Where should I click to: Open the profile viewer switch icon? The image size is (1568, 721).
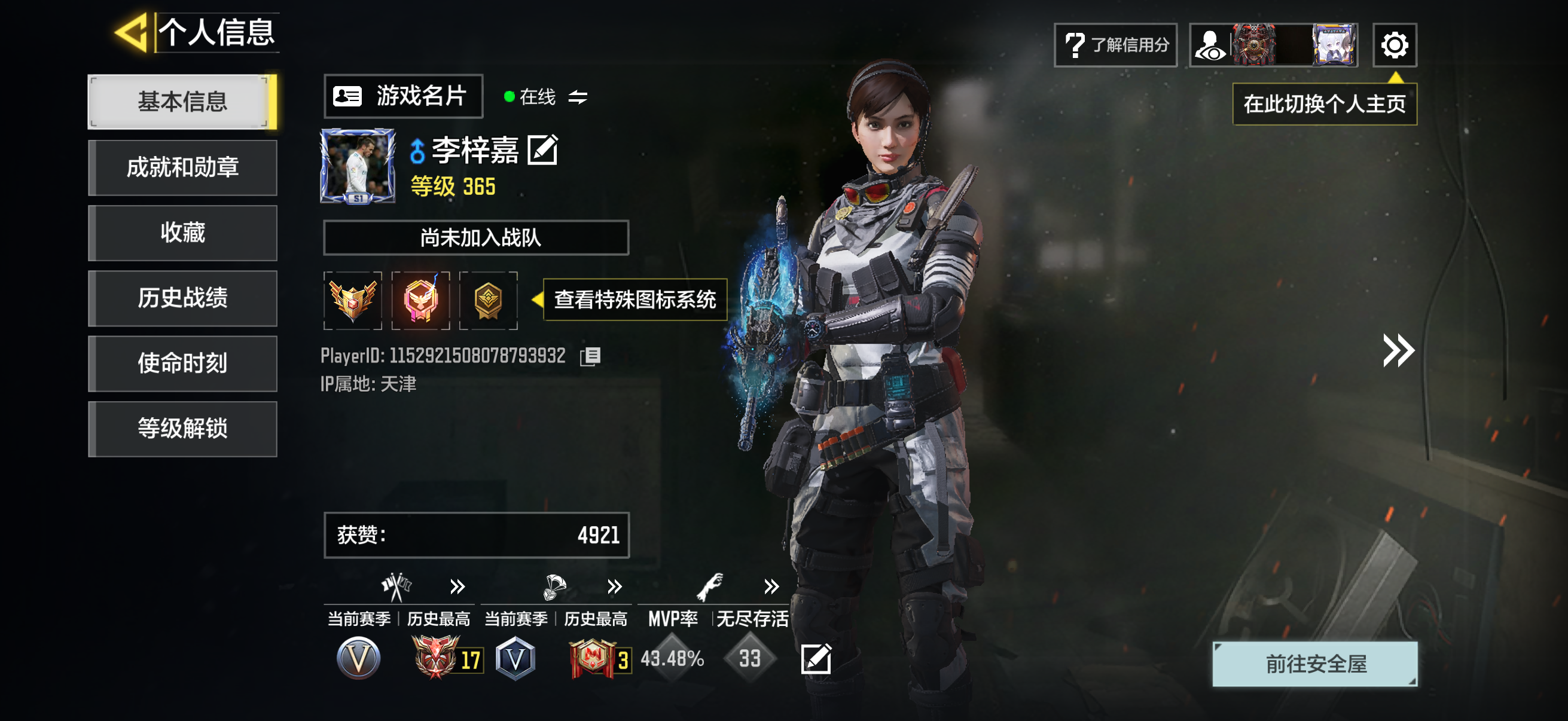point(1210,45)
